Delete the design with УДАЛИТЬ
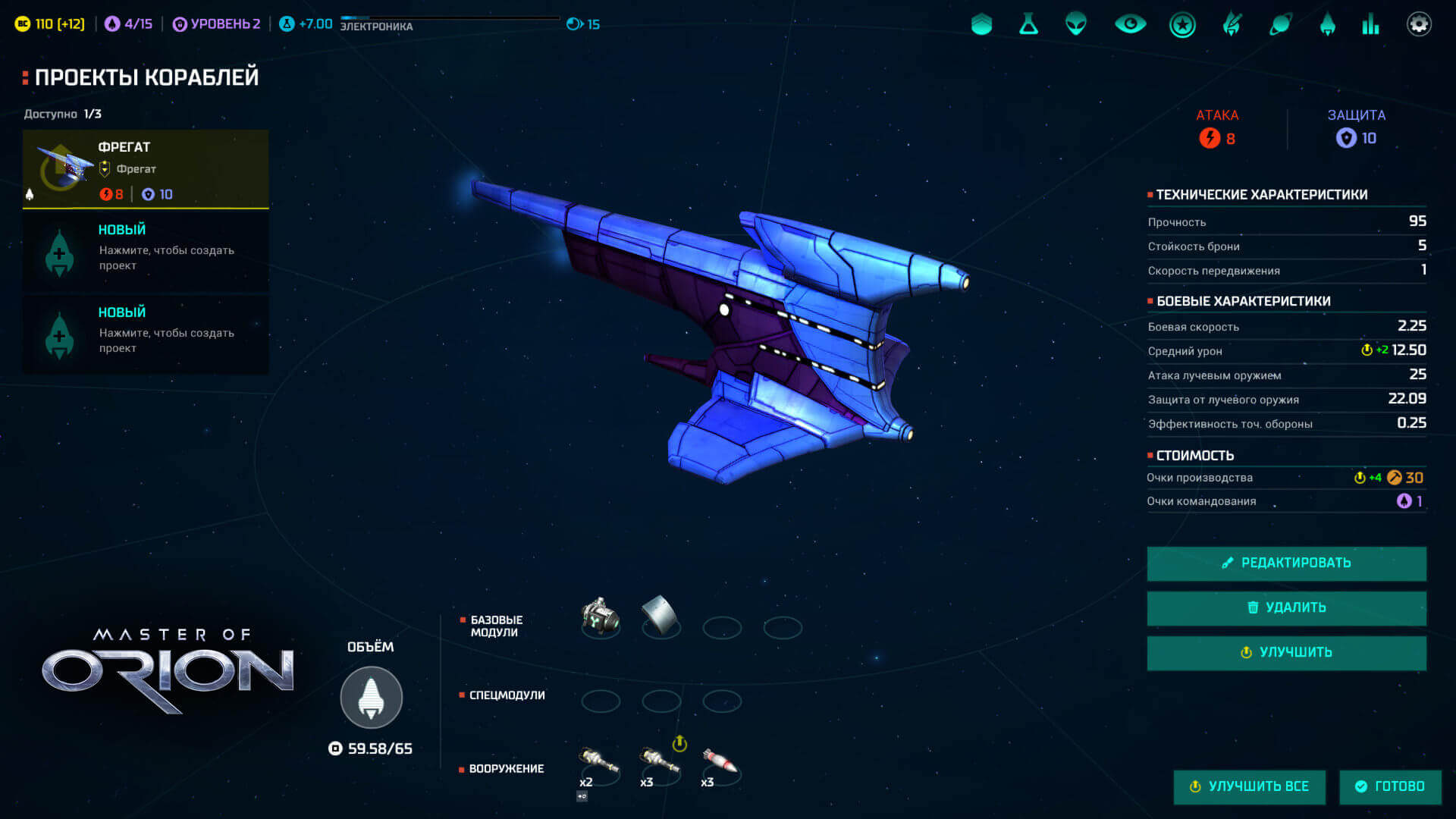Viewport: 1456px width, 819px height. 1286,607
